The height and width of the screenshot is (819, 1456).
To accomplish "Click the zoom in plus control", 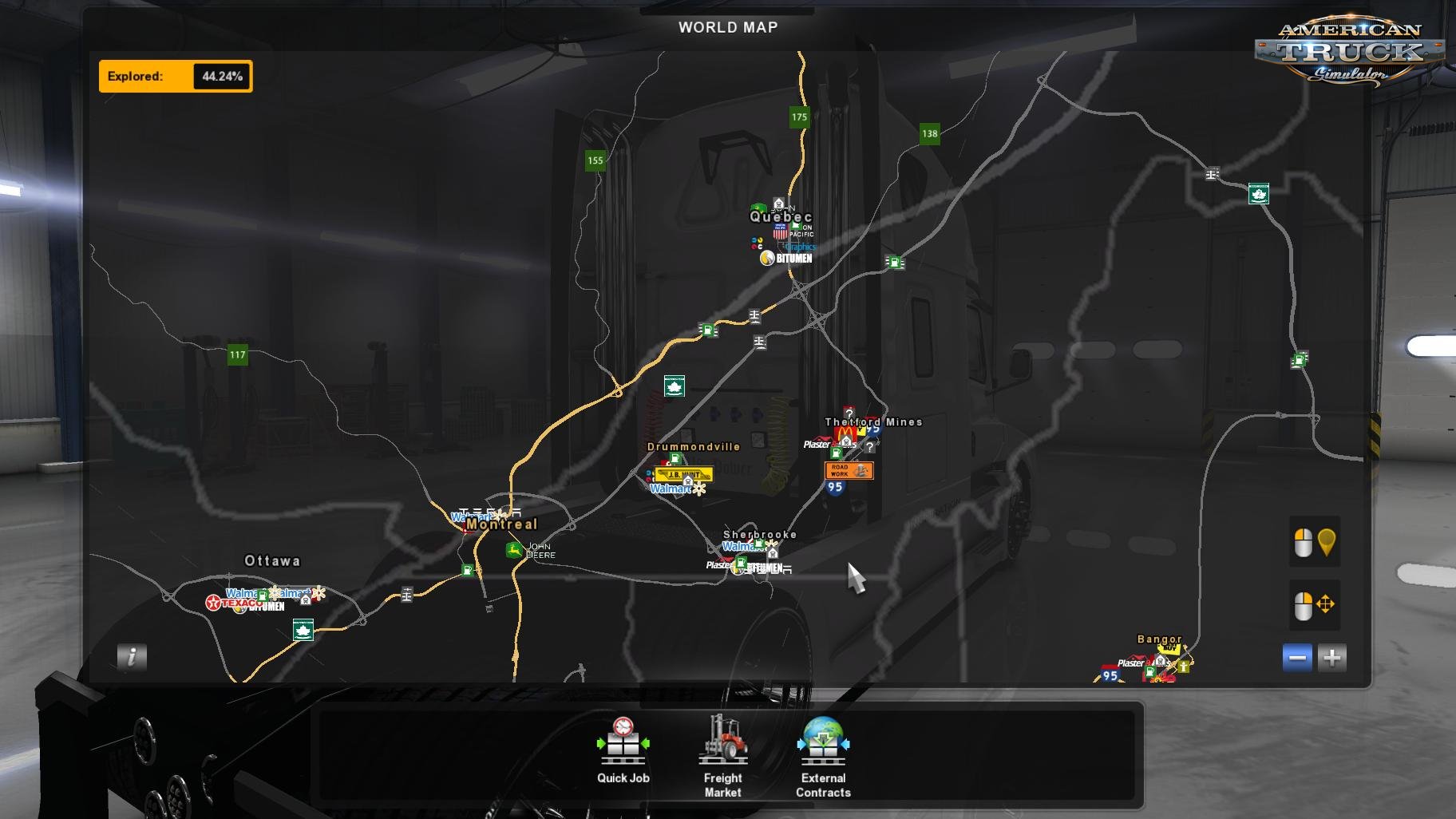I will coord(1333,658).
